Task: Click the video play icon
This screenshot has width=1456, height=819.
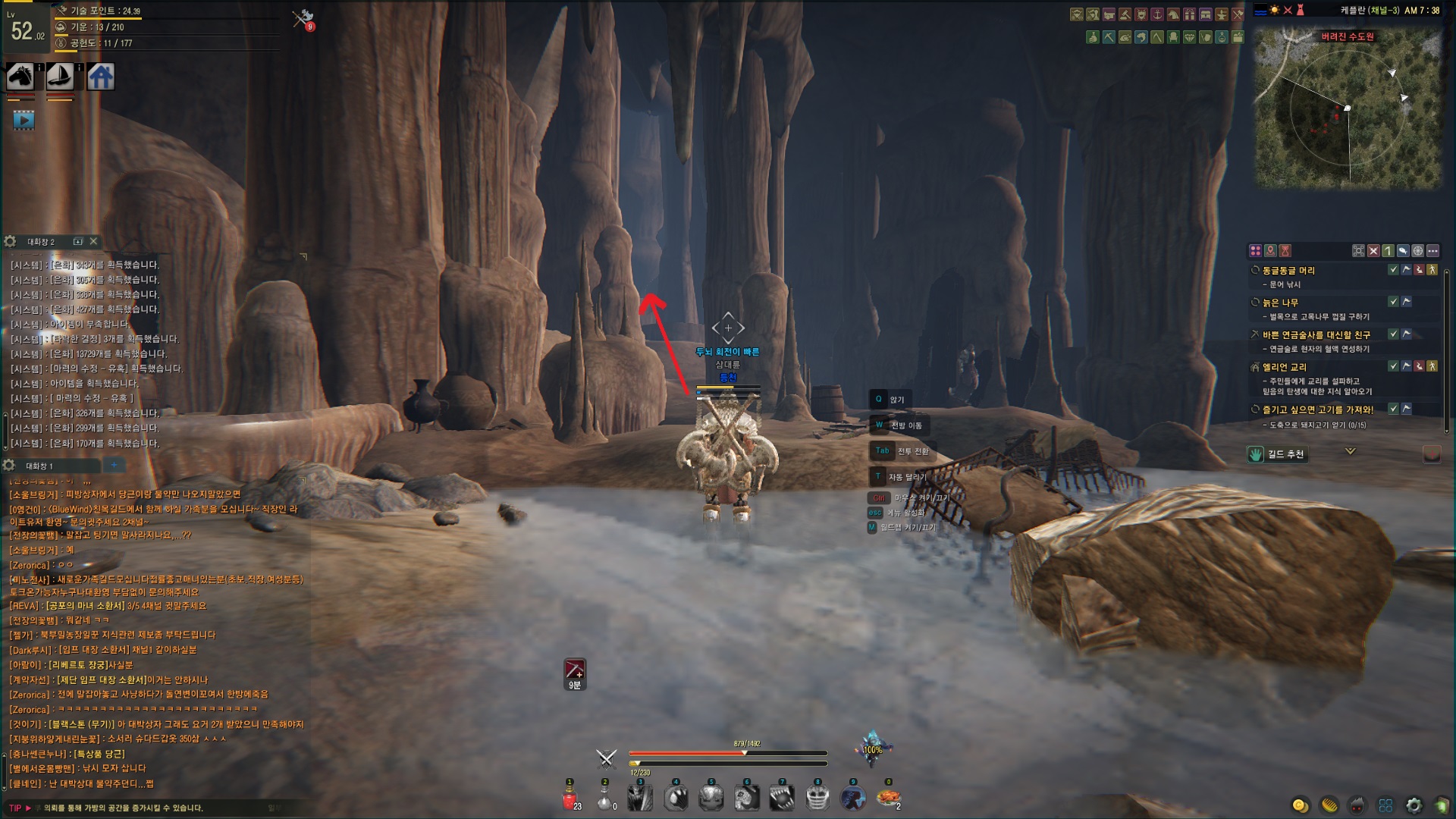Action: click(24, 120)
